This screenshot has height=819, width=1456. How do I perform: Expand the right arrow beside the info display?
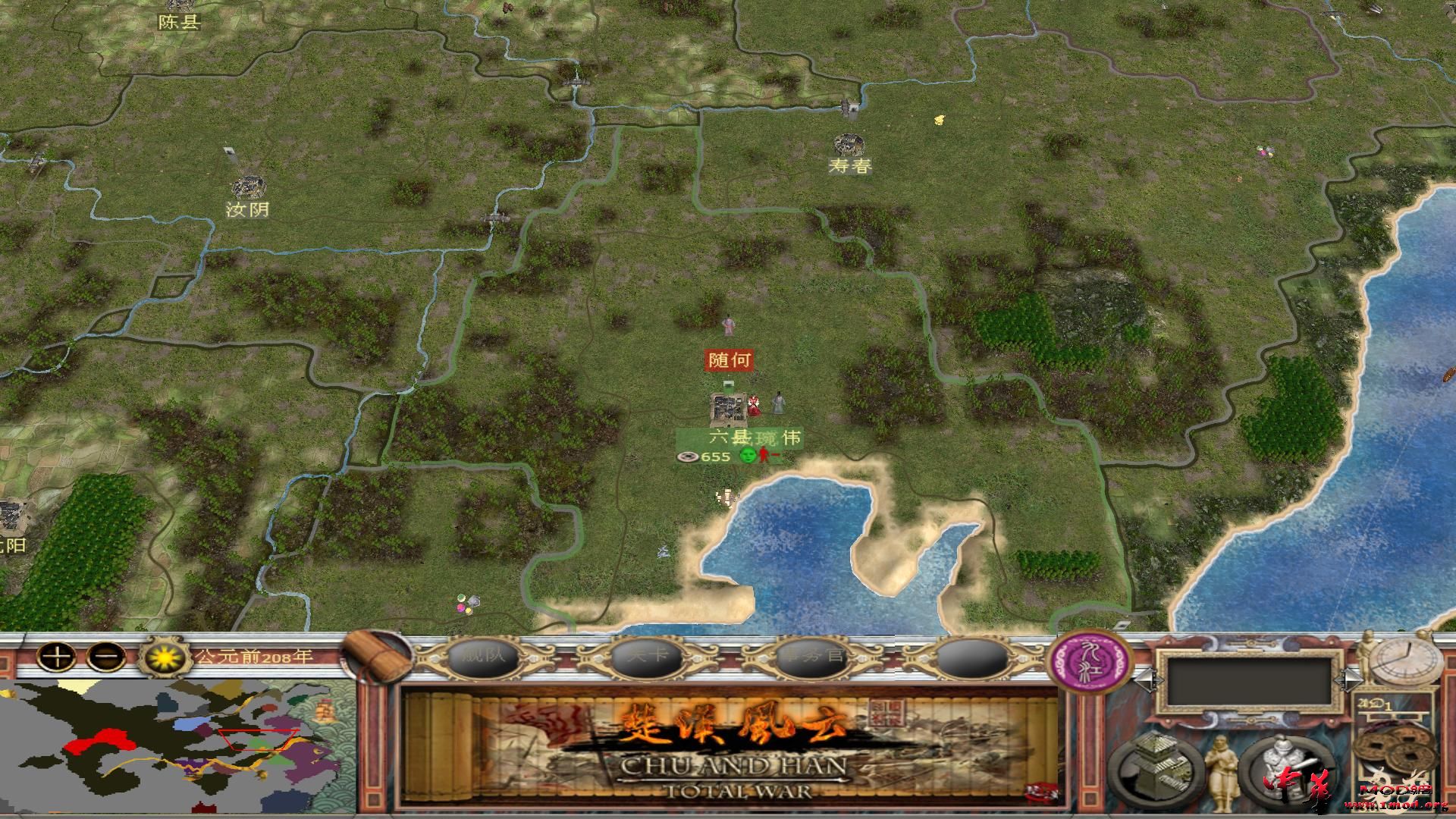click(x=1348, y=679)
